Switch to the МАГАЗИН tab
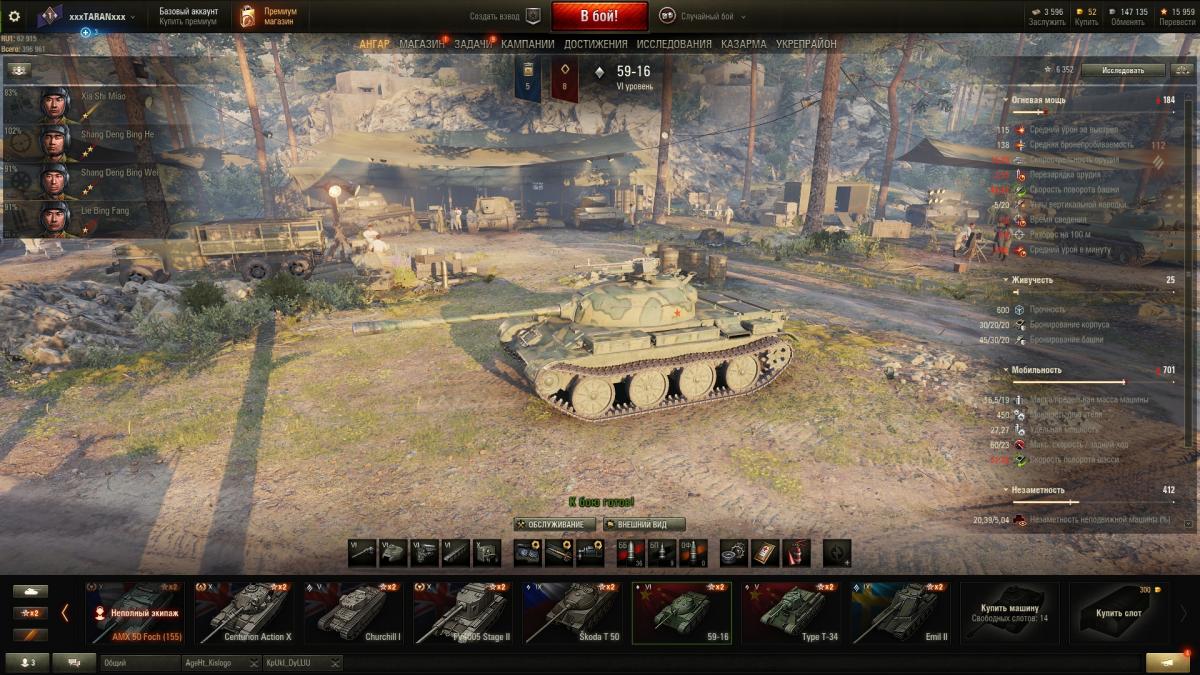 [421, 44]
